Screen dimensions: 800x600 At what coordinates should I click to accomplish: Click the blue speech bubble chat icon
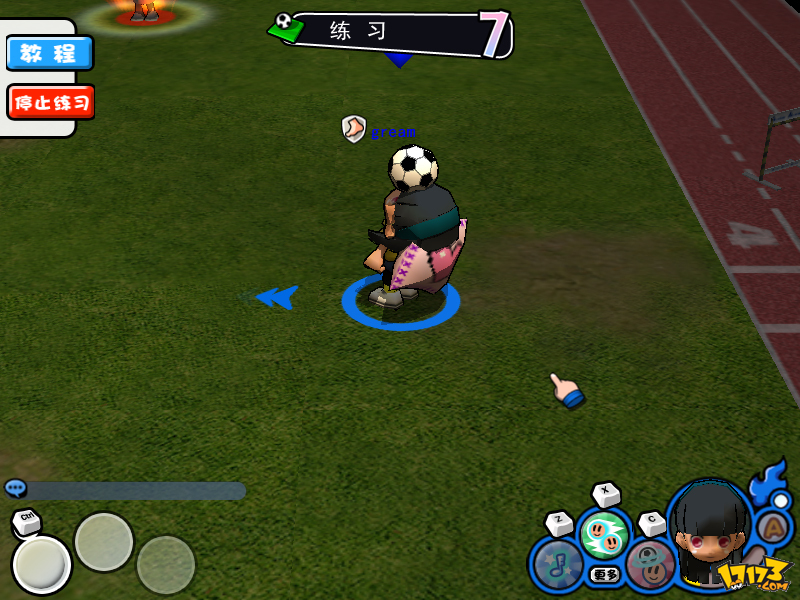(15, 488)
